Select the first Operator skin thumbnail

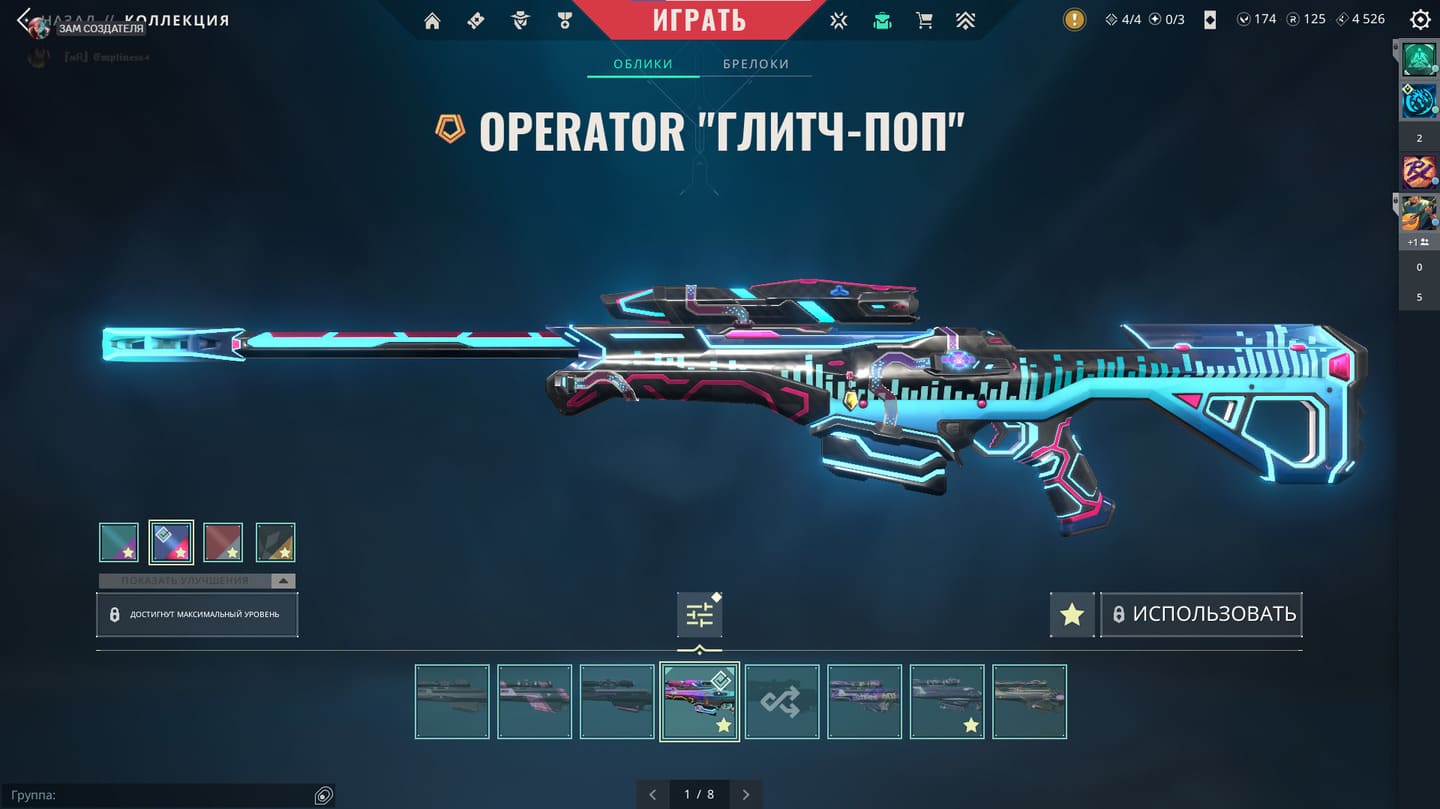coord(452,701)
